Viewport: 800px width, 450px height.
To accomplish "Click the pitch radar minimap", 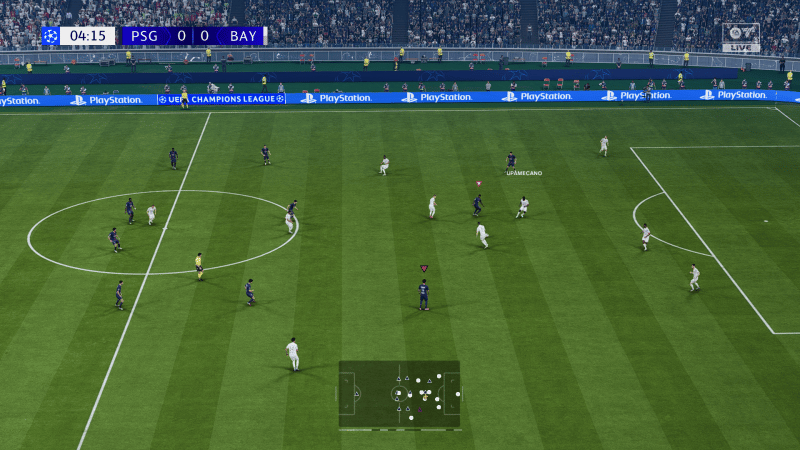I will pyautogui.click(x=399, y=394).
